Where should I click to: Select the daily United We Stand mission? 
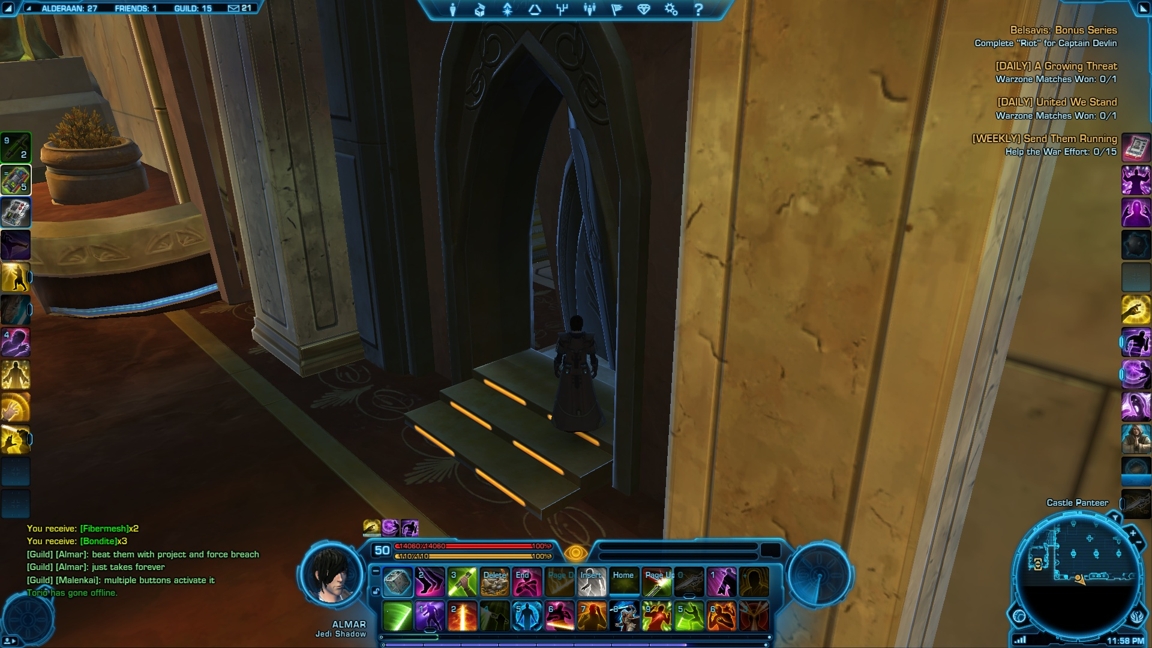pyautogui.click(x=1056, y=102)
